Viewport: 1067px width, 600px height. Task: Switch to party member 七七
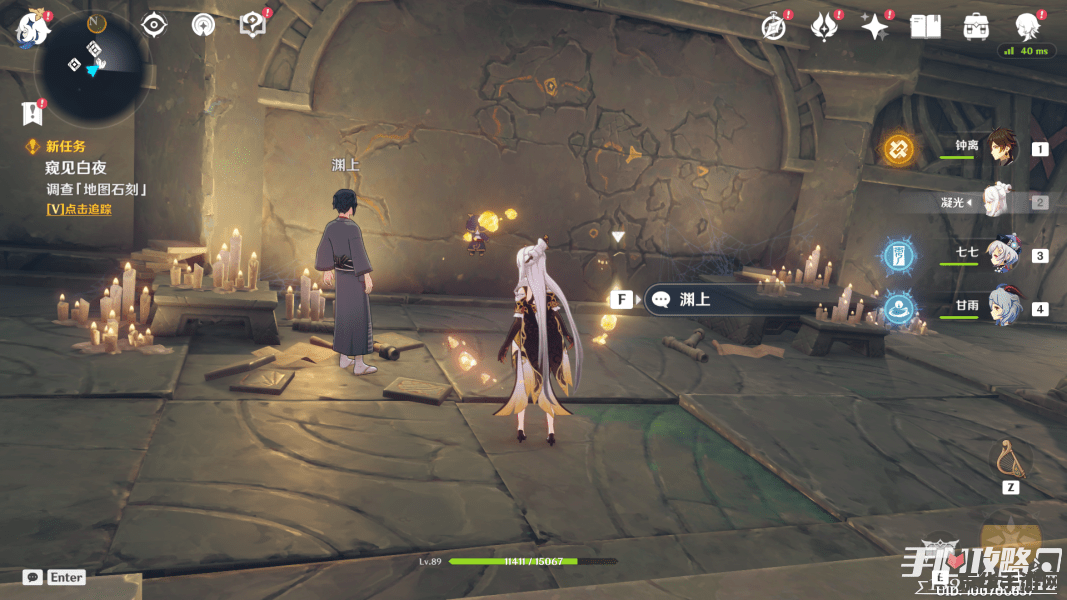(x=999, y=254)
